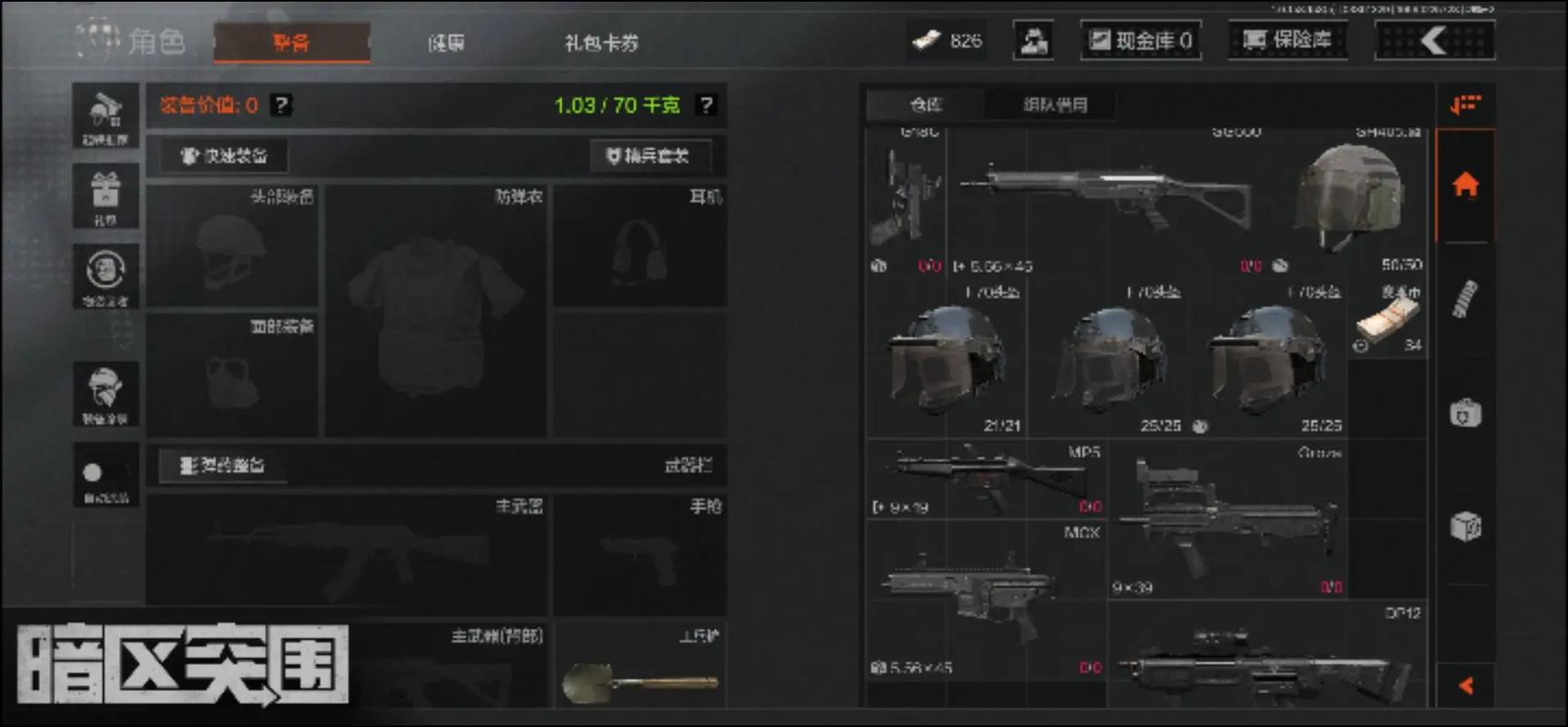Click the cash stack icon showing 826

point(926,41)
